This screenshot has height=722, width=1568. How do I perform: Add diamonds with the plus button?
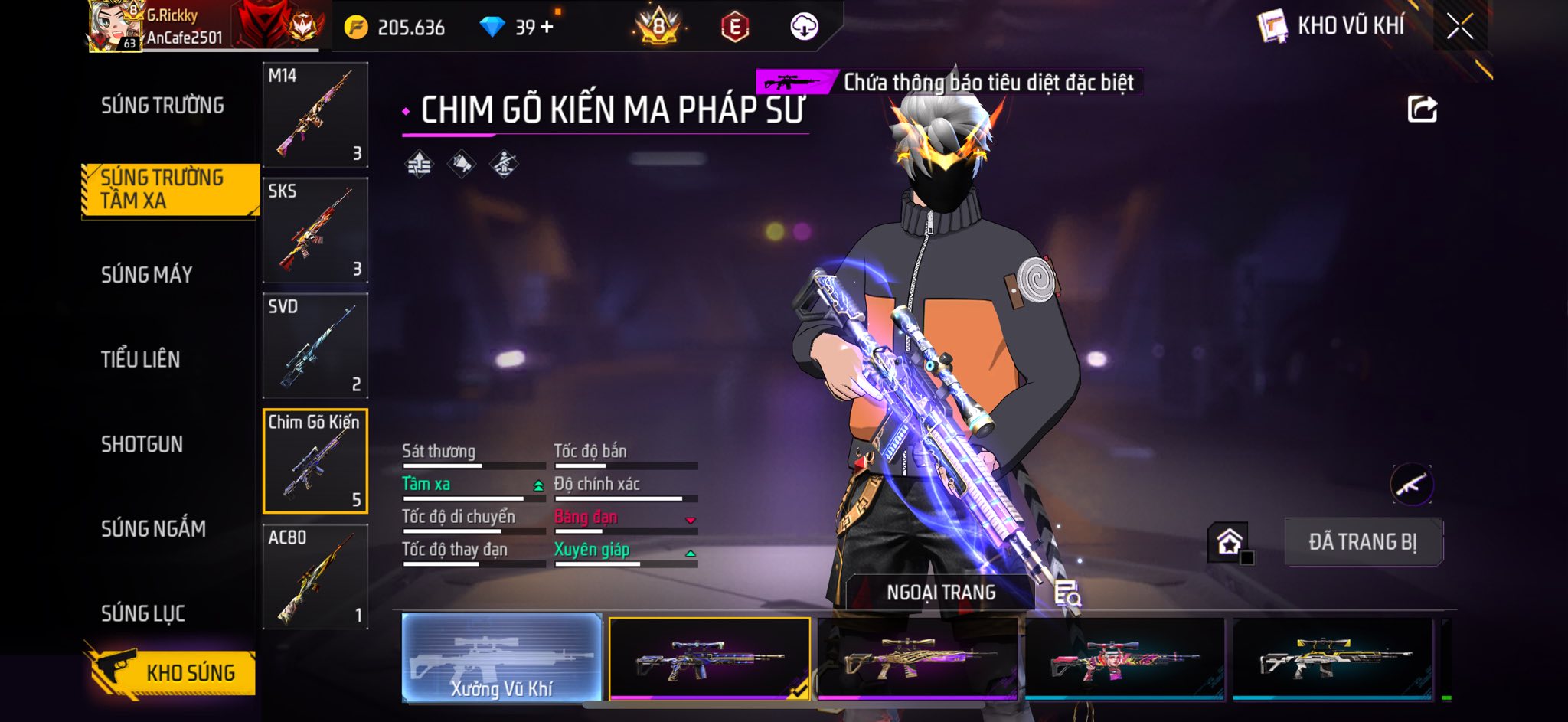(x=547, y=28)
